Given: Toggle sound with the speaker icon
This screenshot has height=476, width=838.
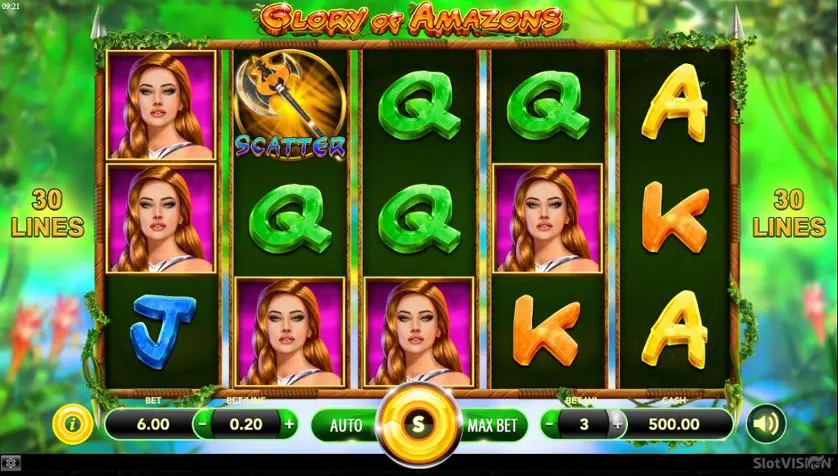Looking at the screenshot, I should [x=765, y=424].
